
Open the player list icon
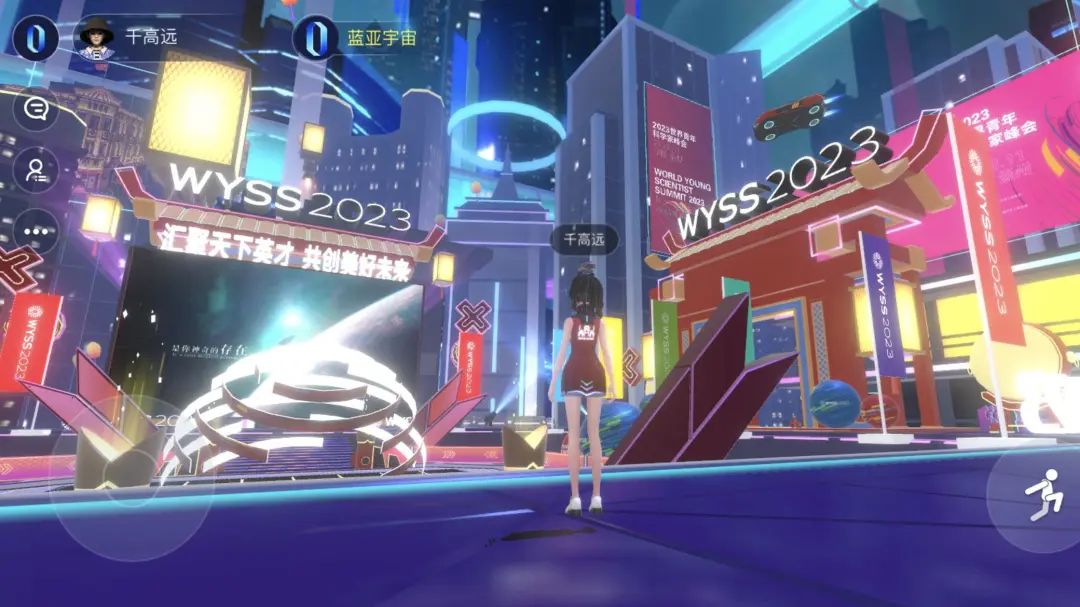(36, 170)
